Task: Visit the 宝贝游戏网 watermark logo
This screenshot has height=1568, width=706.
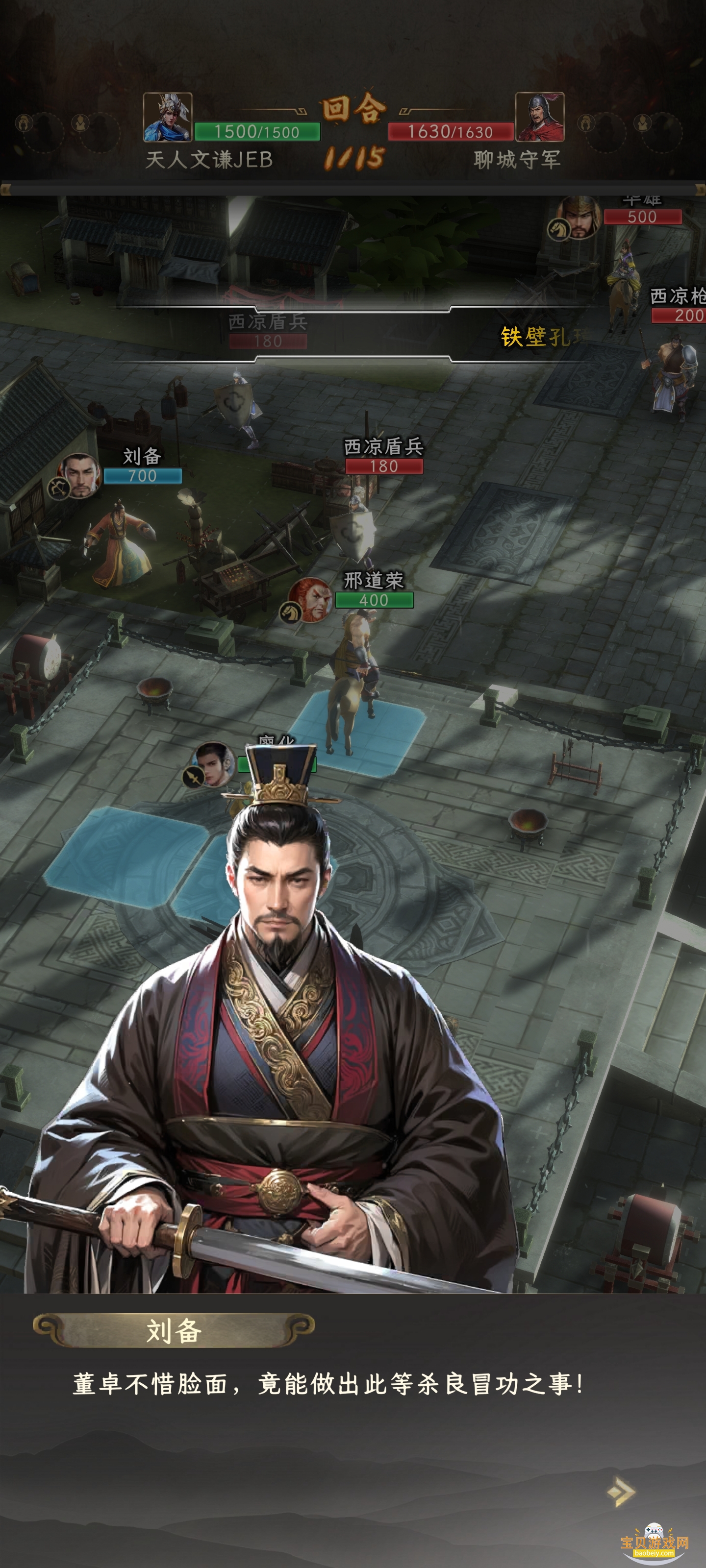Action: 654,1543
